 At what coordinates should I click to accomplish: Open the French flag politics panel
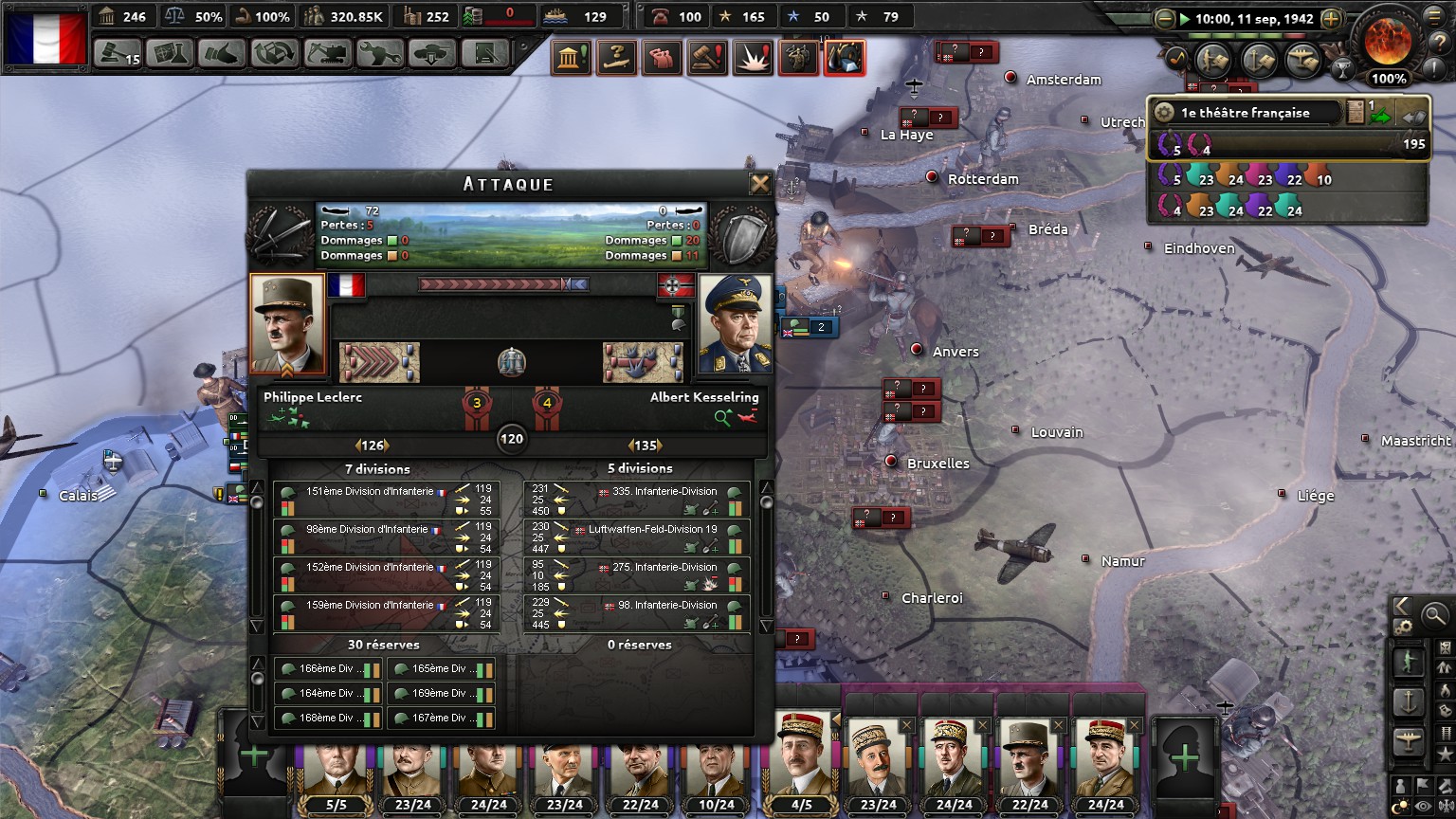45,39
